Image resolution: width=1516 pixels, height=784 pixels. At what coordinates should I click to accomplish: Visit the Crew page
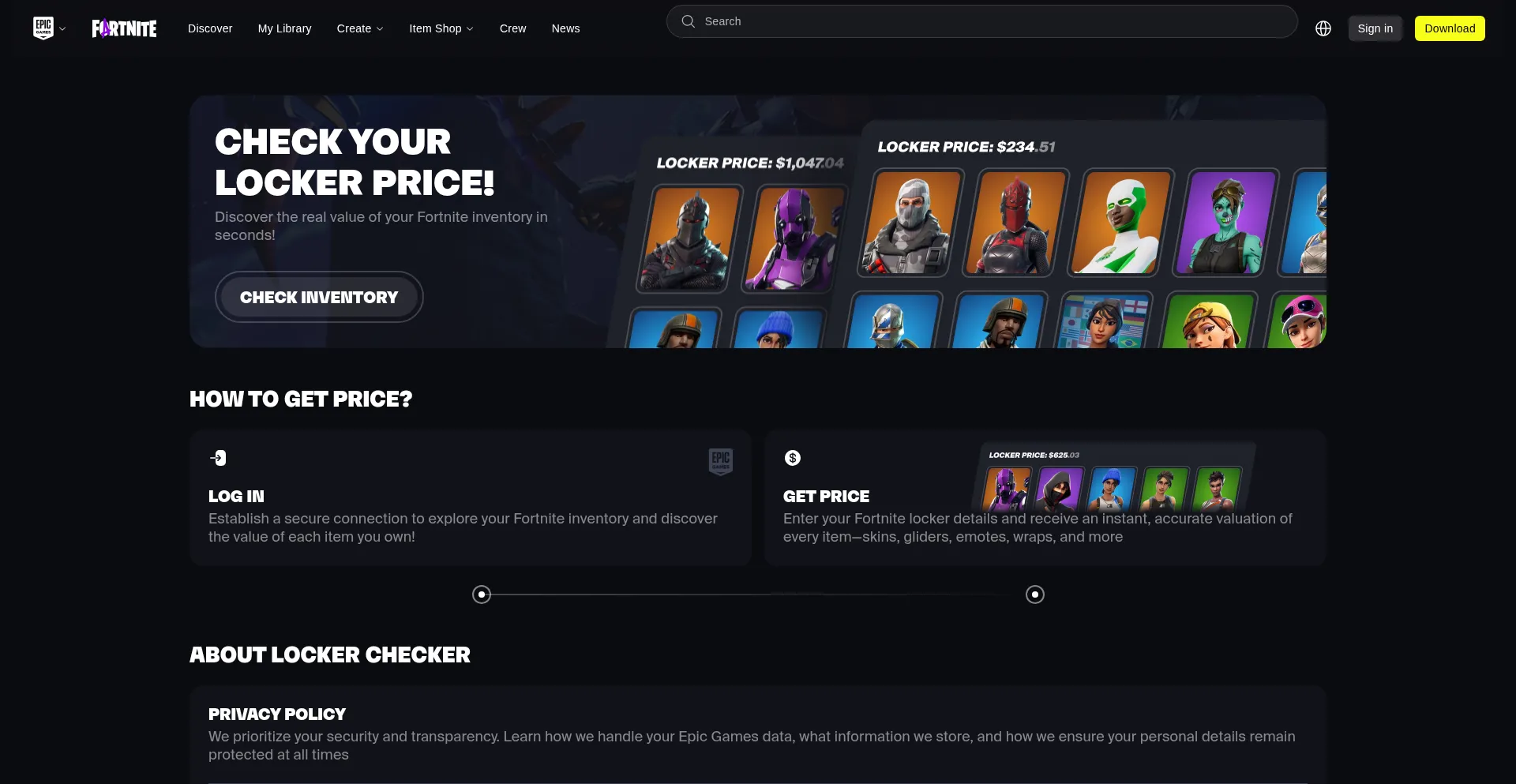point(512,28)
